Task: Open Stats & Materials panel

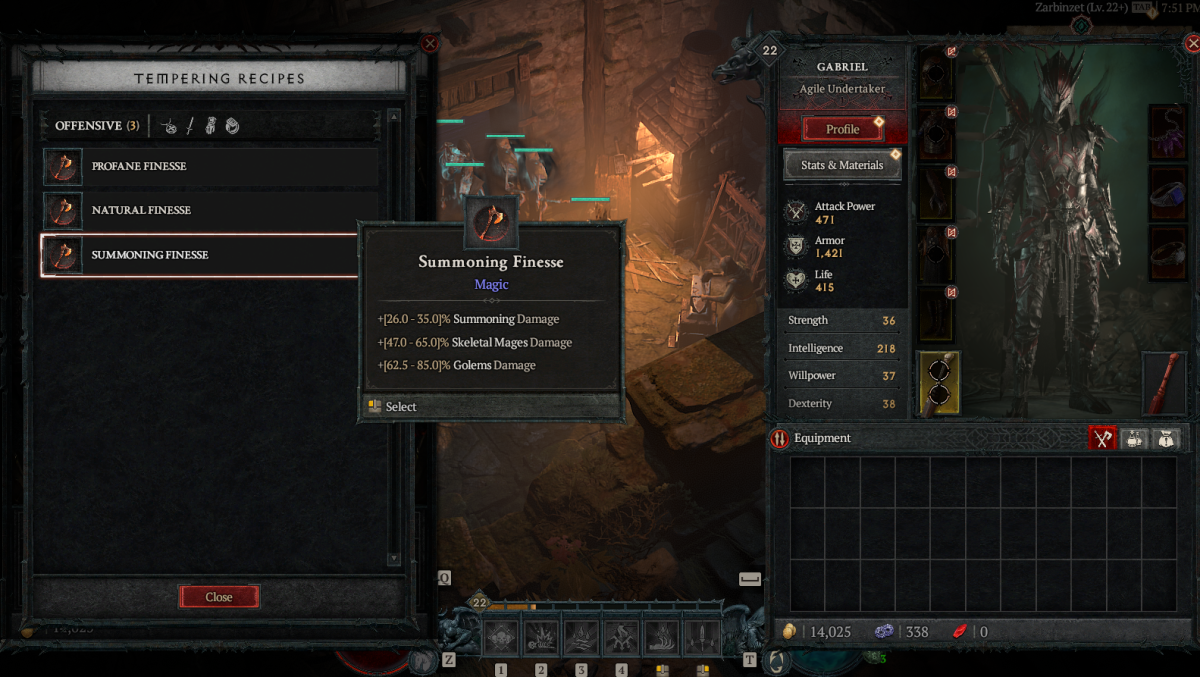Action: pyautogui.click(x=842, y=165)
